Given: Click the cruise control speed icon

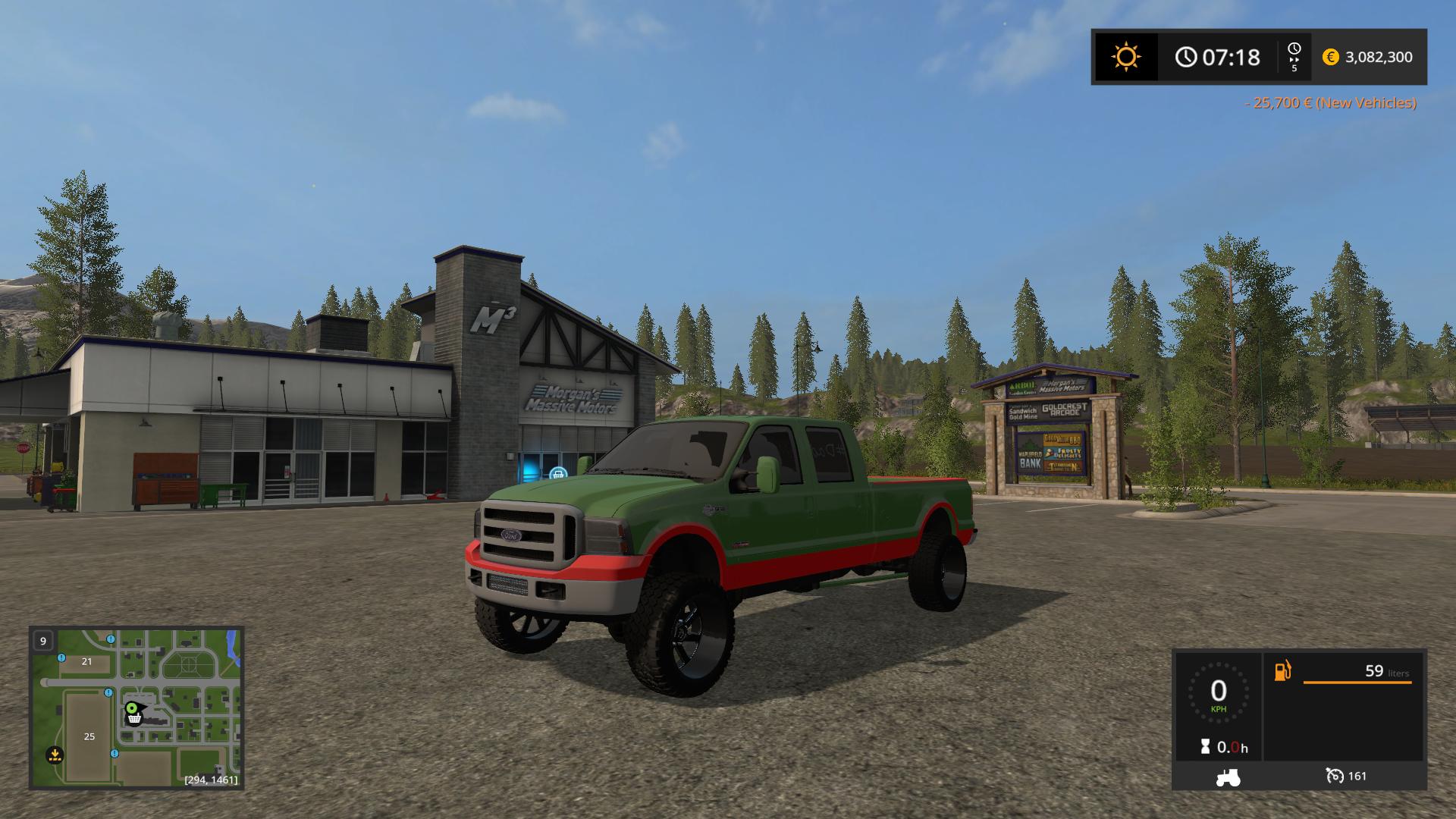Looking at the screenshot, I should pyautogui.click(x=1334, y=775).
